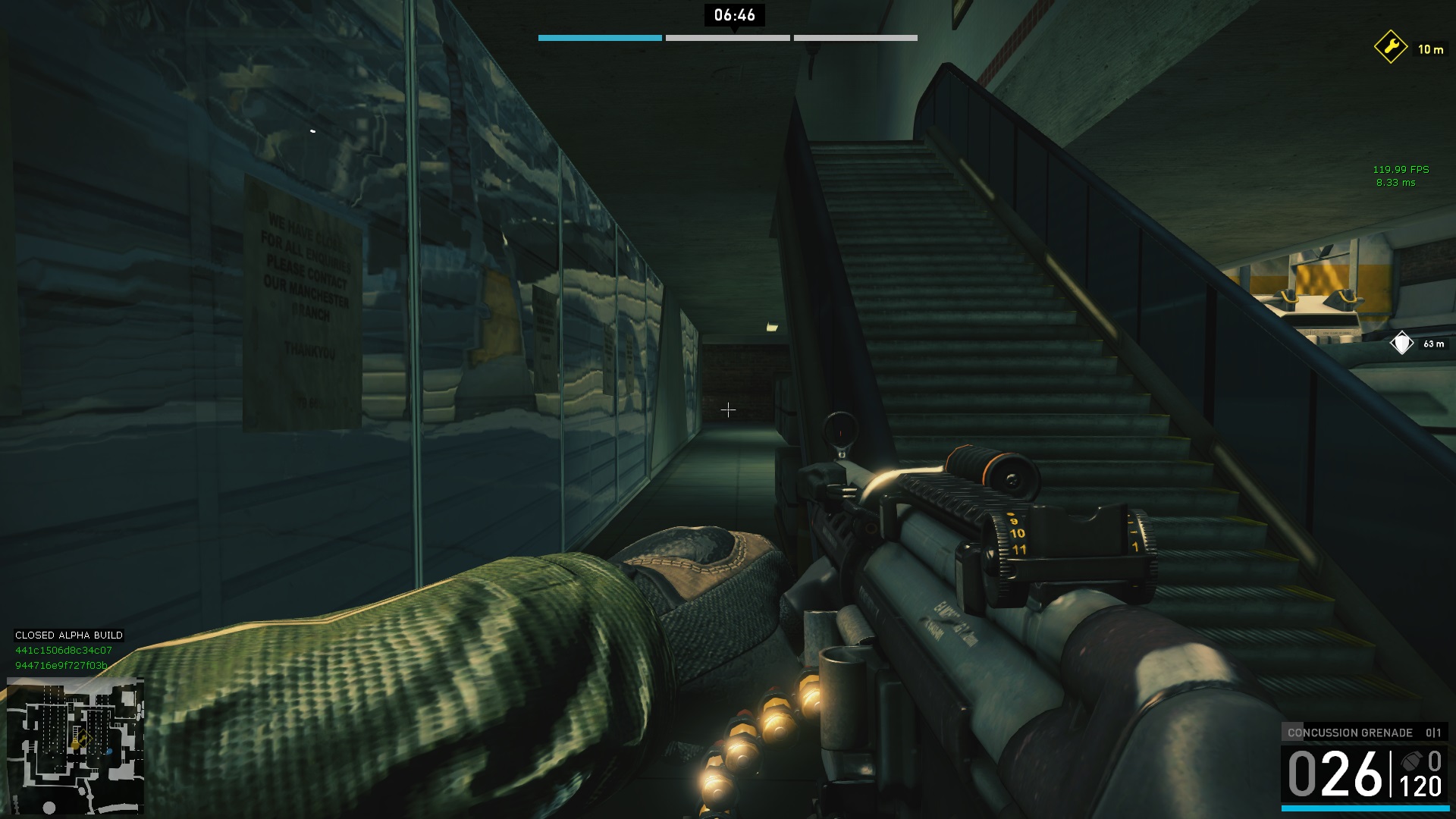This screenshot has width=1456, height=819.
Task: Select the yellow wrench objective marker
Action: tap(1391, 48)
